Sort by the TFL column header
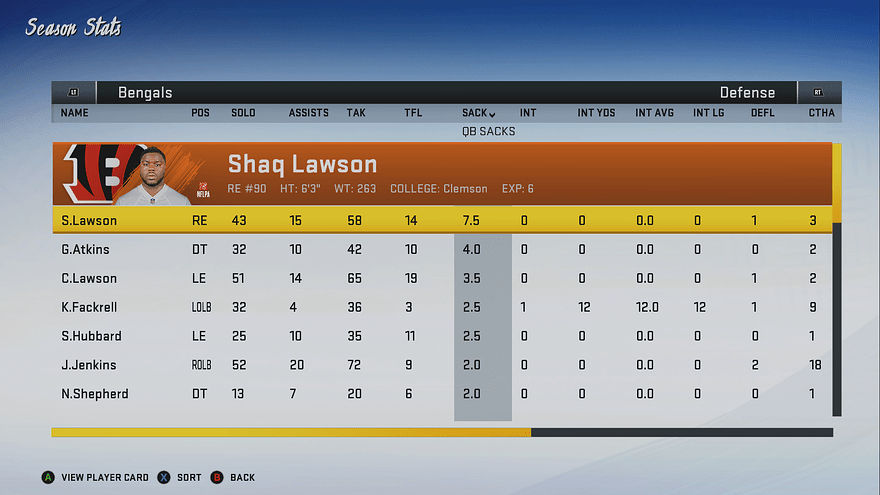Image resolution: width=880 pixels, height=495 pixels. 413,113
